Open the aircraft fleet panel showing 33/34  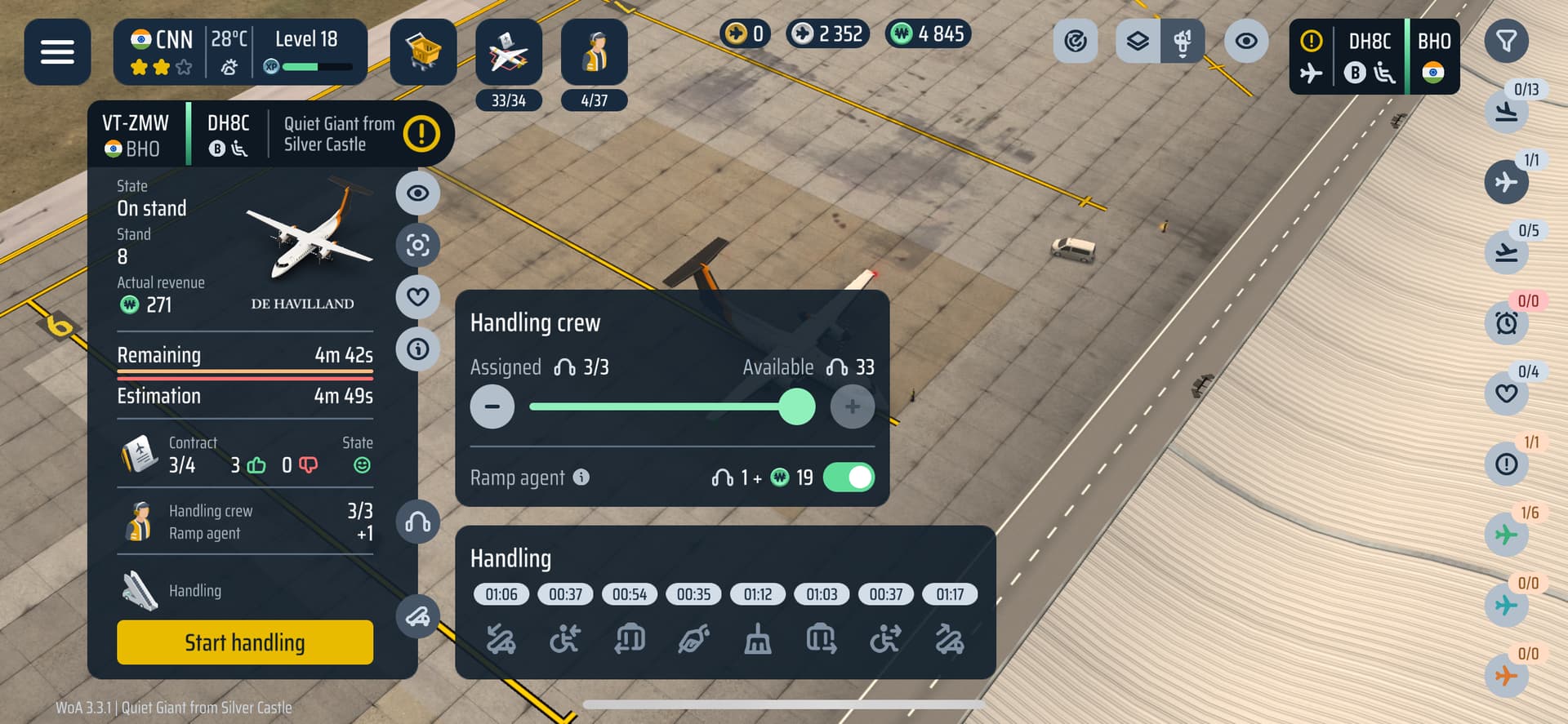[x=509, y=54]
